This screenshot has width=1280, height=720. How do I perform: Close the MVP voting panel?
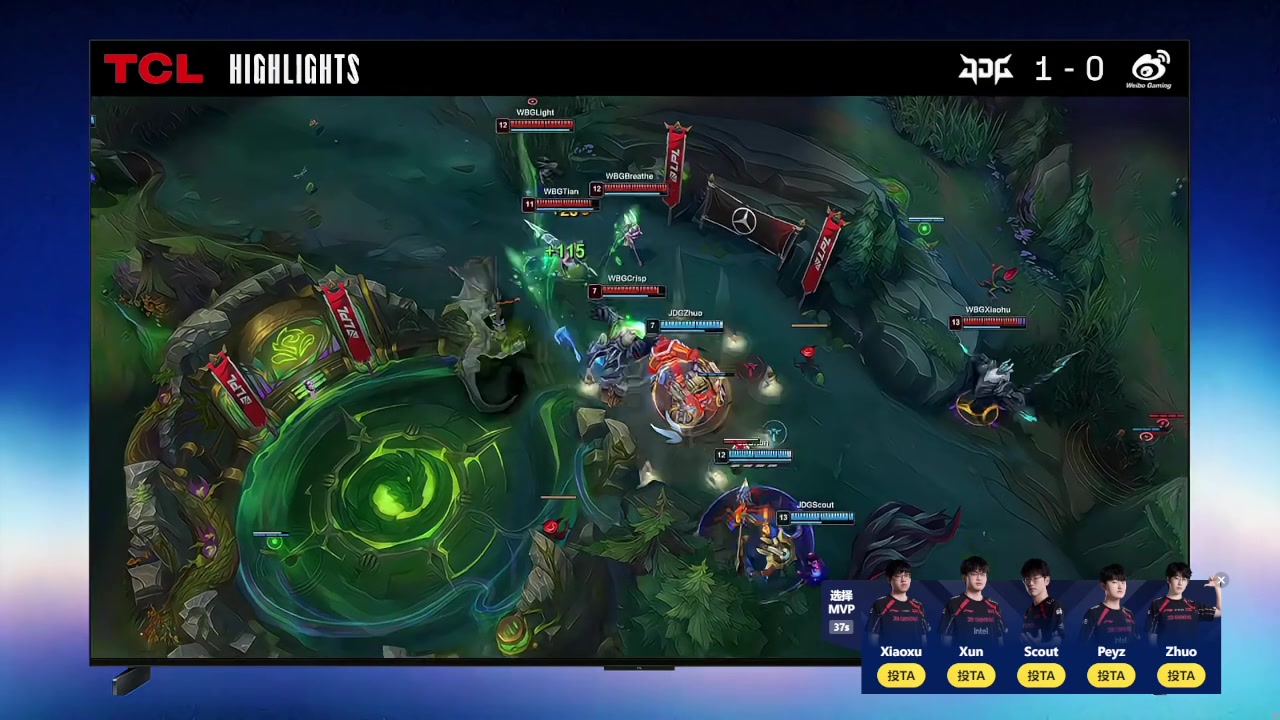[1221, 580]
